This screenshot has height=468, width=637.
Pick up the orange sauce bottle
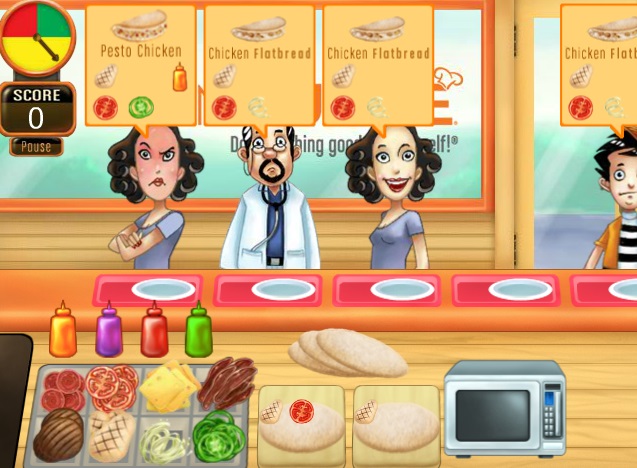pyautogui.click(x=63, y=332)
